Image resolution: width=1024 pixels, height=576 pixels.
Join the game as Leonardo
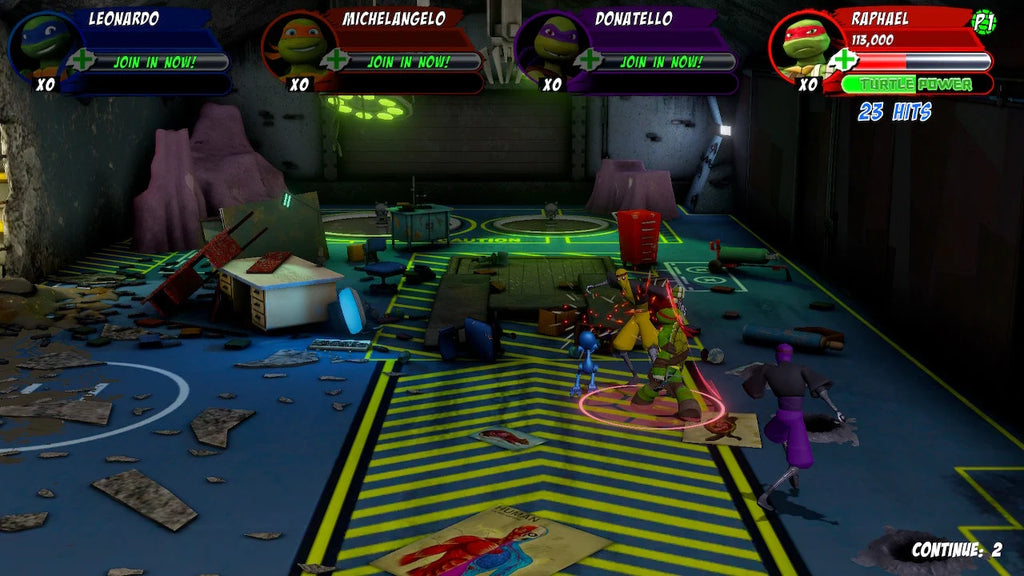pos(154,62)
